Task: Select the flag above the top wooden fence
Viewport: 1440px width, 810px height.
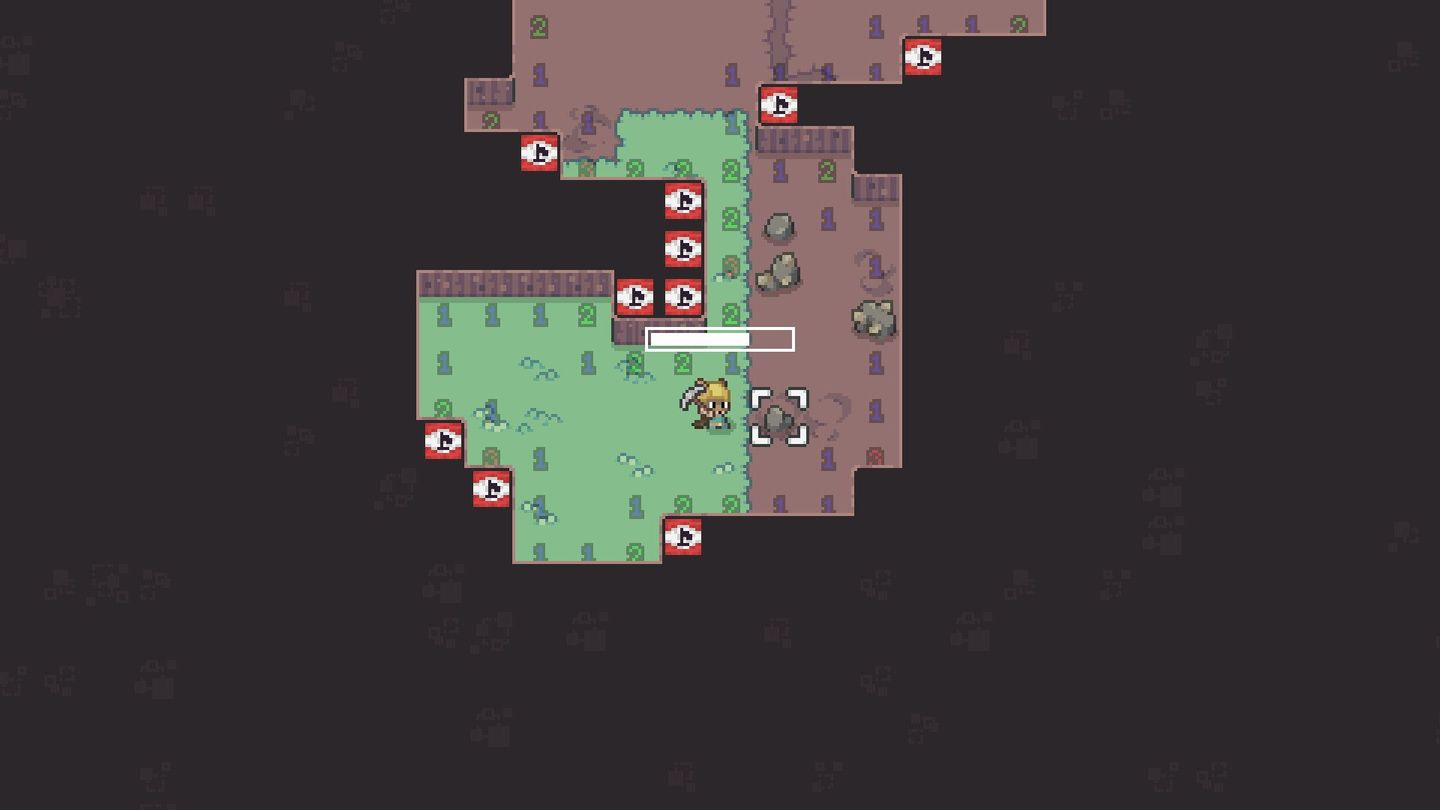Action: [780, 106]
